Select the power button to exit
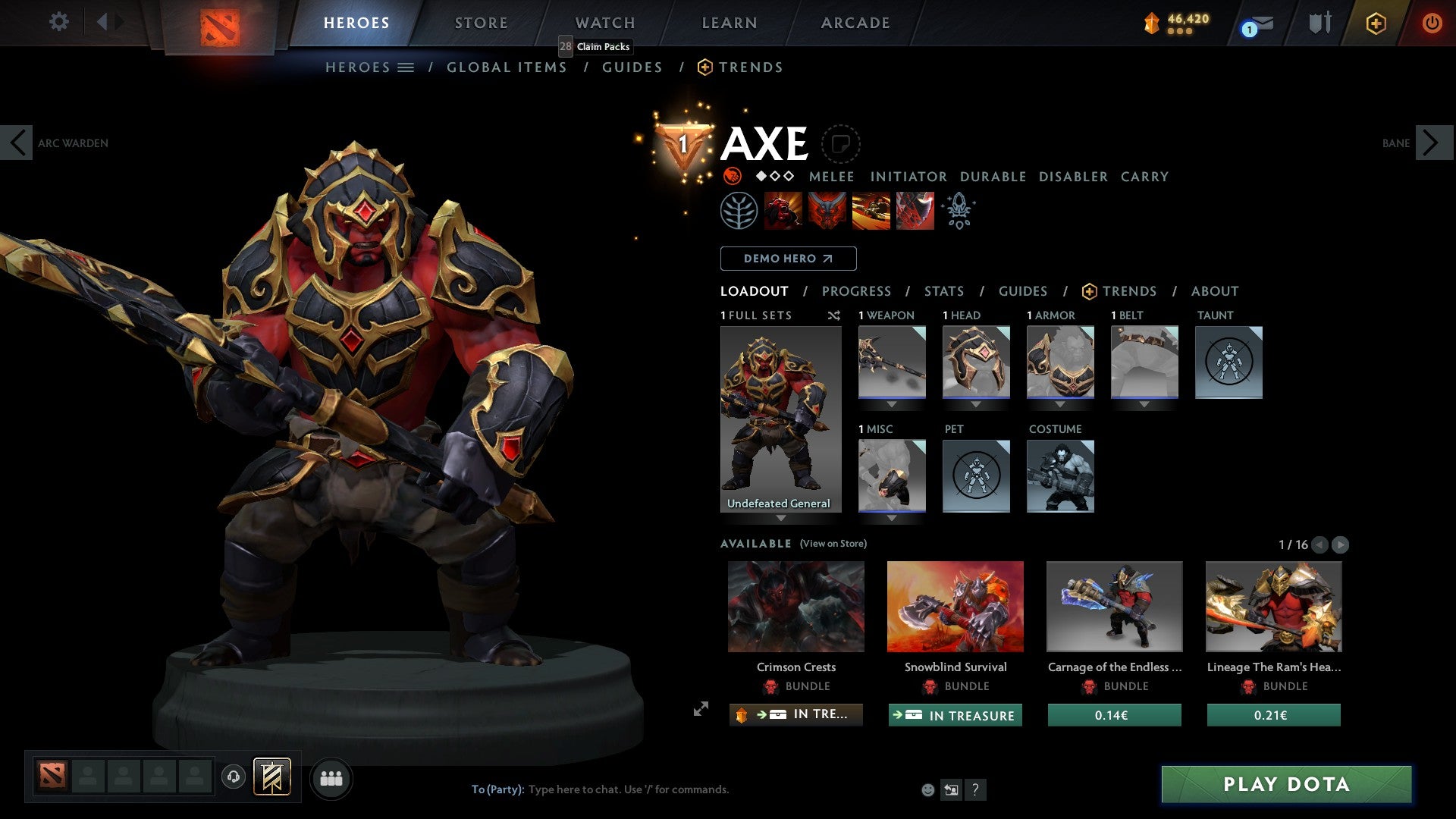Viewport: 1456px width, 819px height. coord(1432,23)
